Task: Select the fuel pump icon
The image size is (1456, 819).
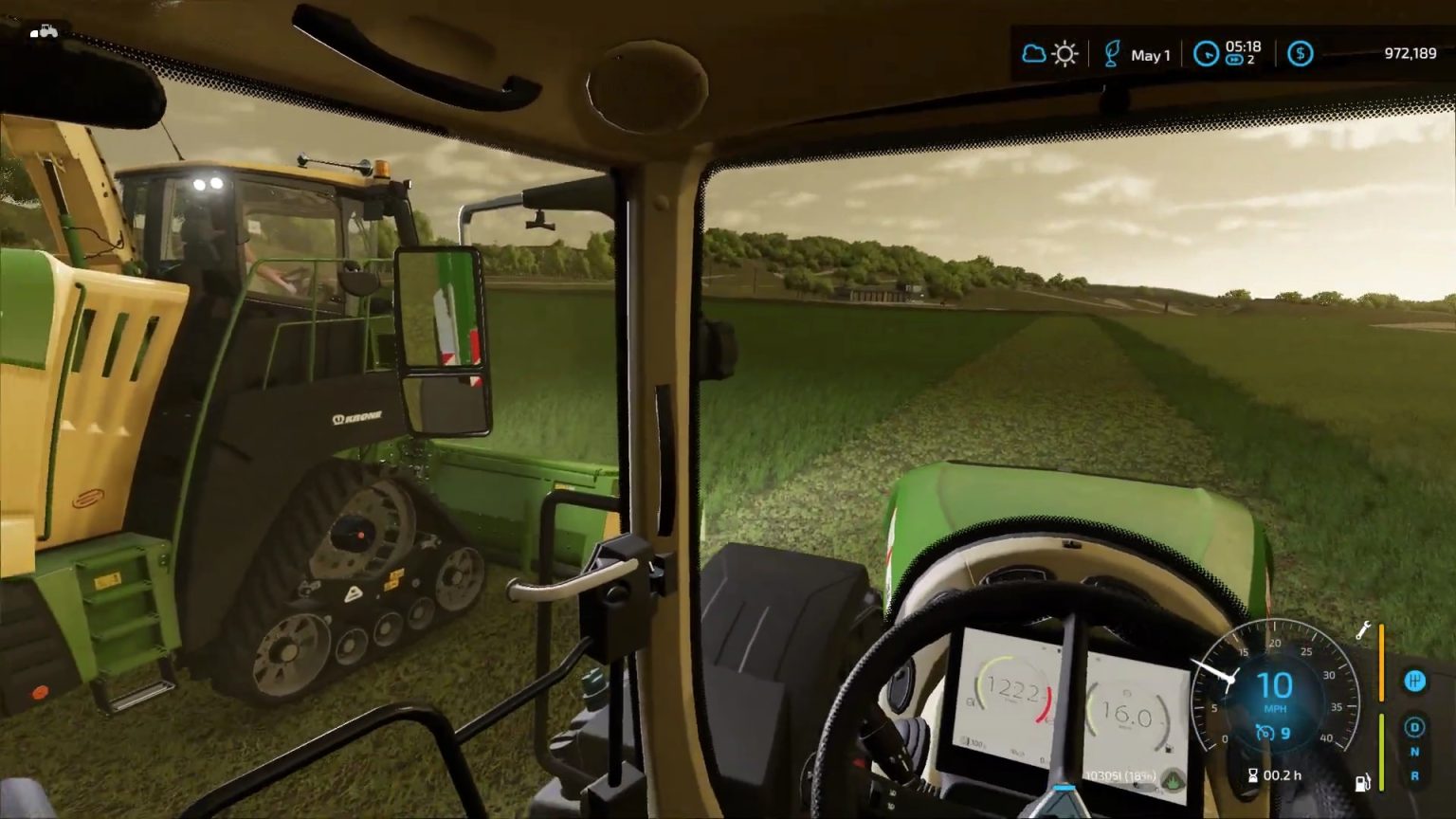Action: click(1363, 781)
